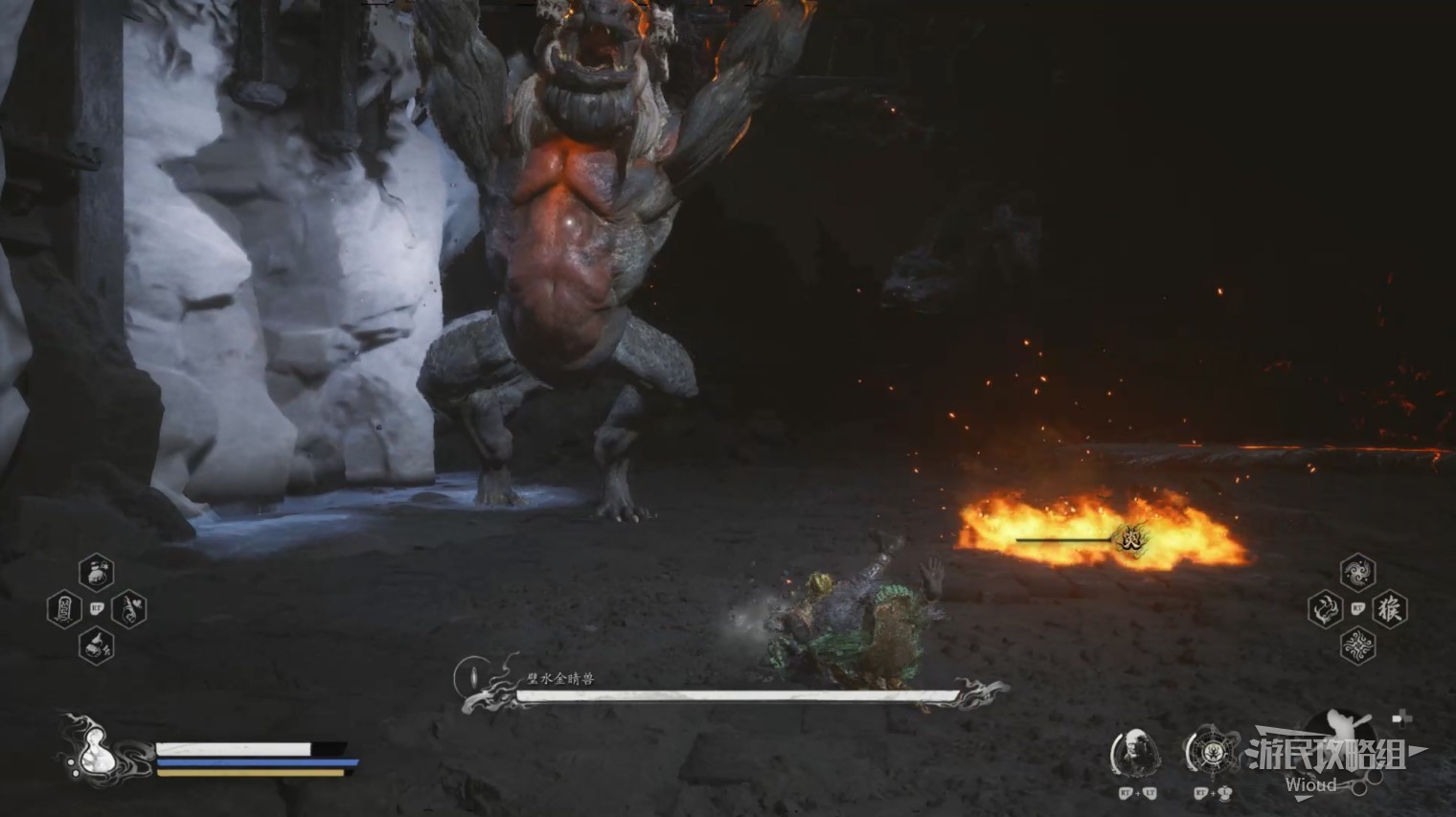Screen dimensions: 1456x817
Task: Use the snake talisman scroll item
Action: pyautogui.click(x=62, y=609)
